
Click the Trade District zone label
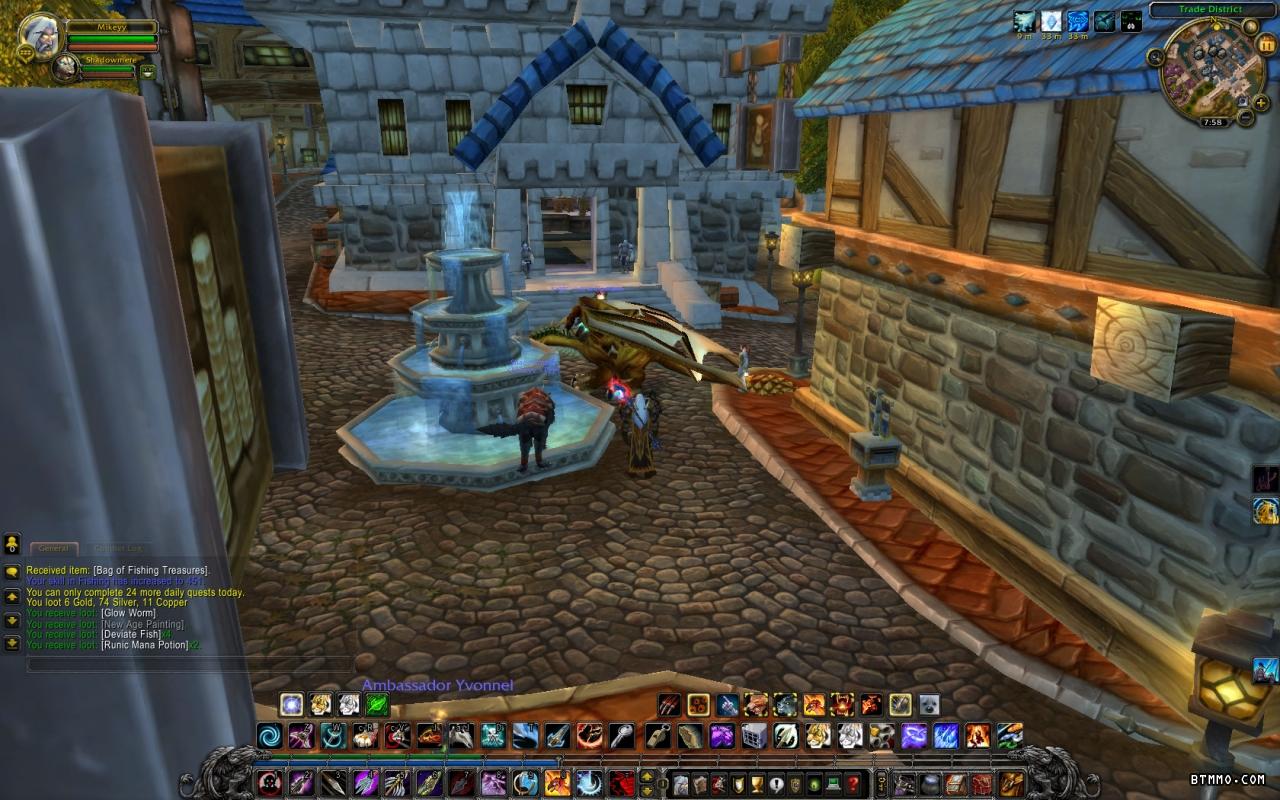coord(1209,10)
